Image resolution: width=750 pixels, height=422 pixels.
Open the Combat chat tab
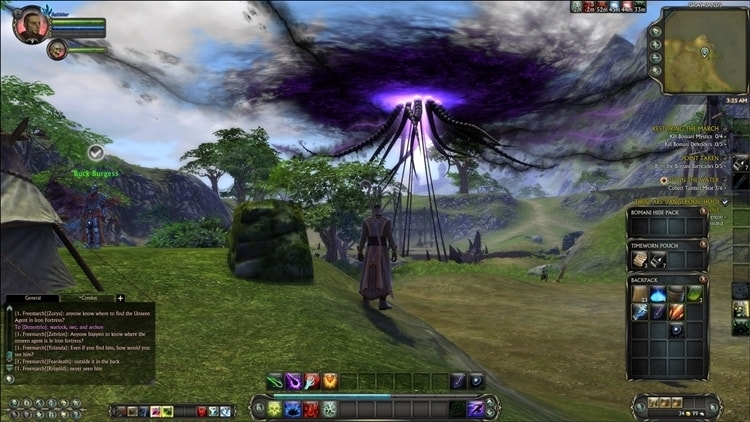[86, 298]
